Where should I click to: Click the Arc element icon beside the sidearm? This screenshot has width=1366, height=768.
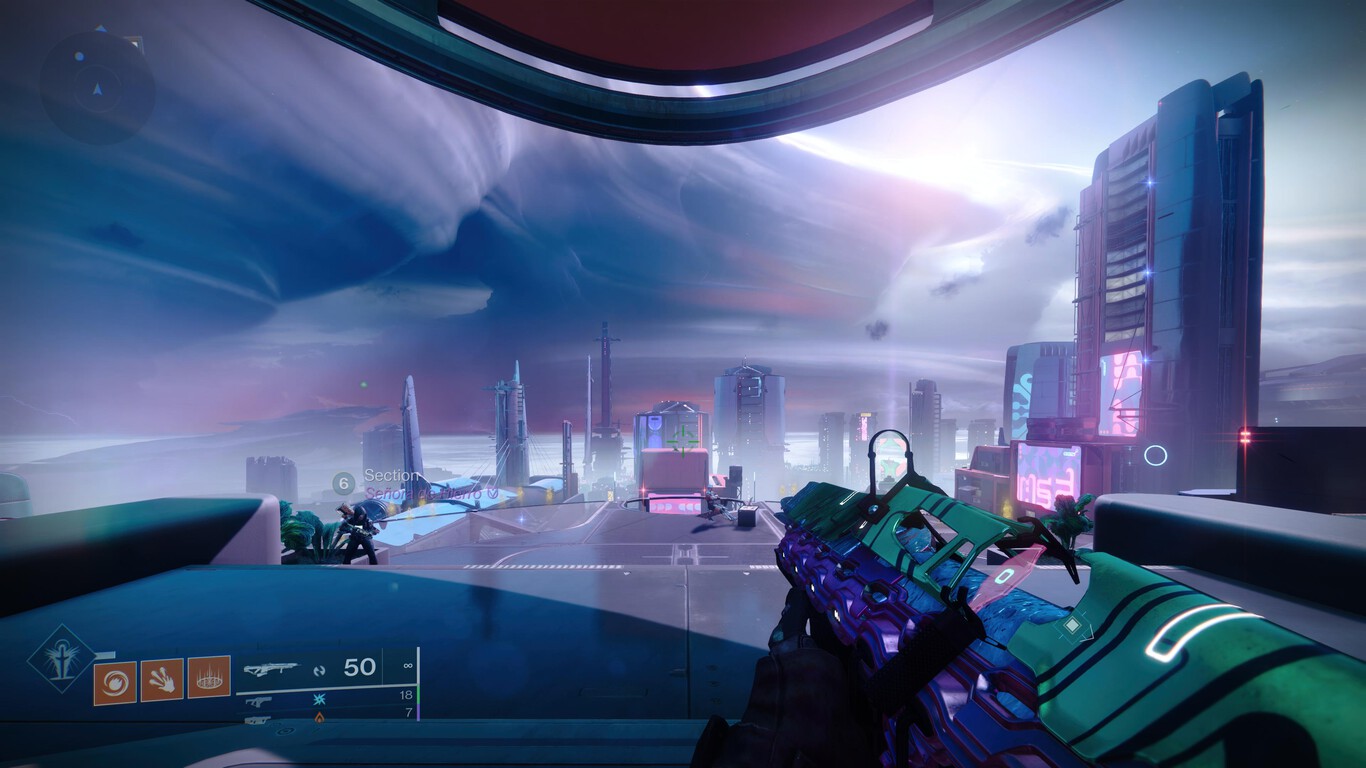click(318, 699)
